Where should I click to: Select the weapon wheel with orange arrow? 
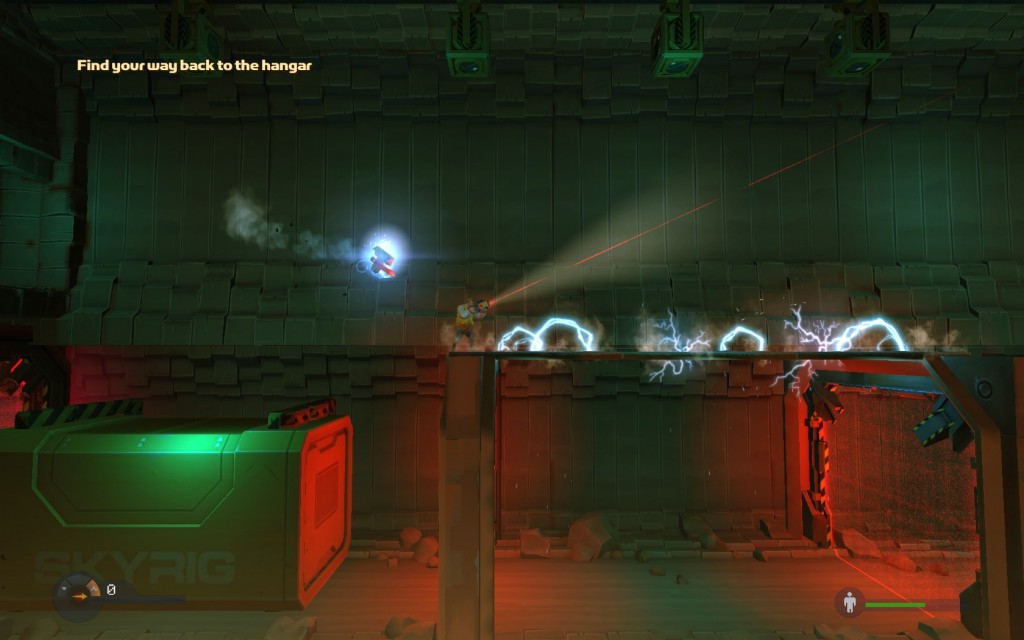[79, 594]
